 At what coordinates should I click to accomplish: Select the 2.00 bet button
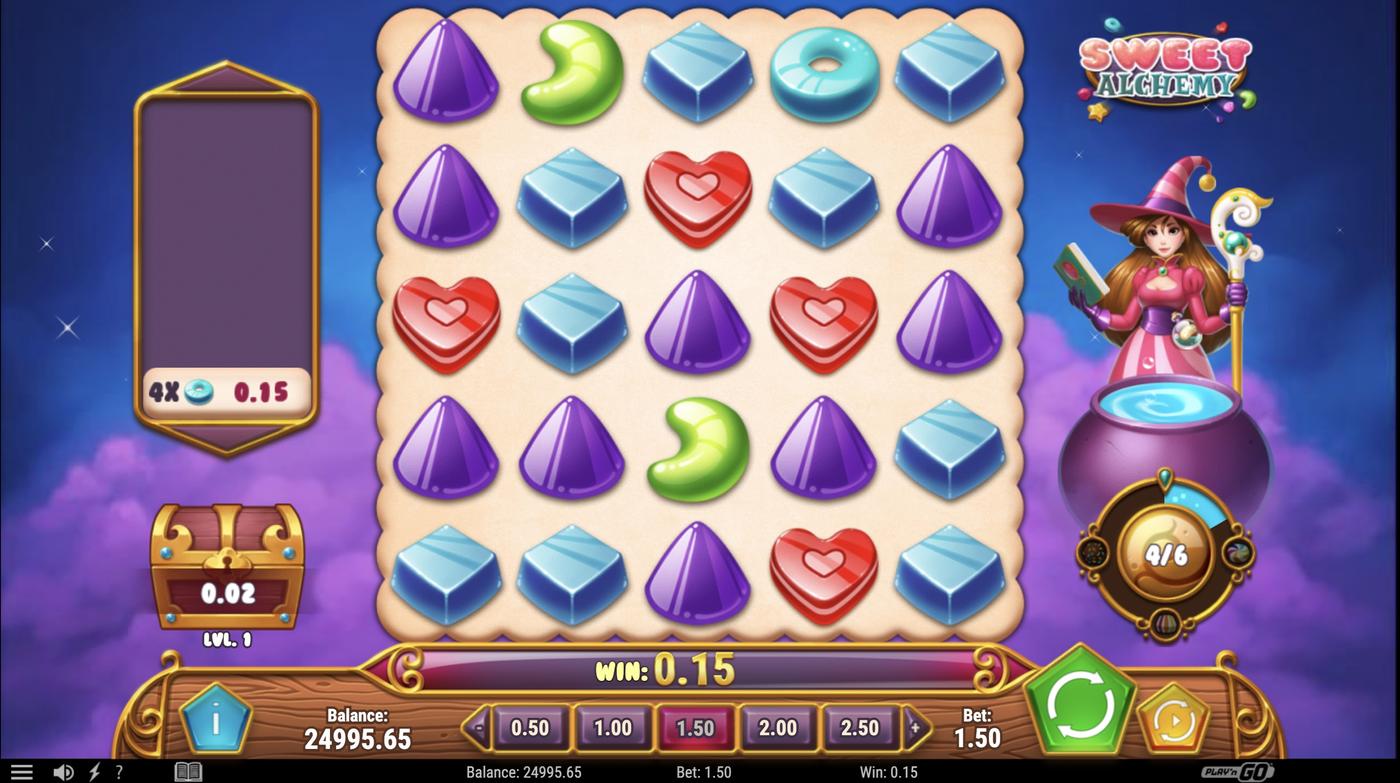tap(777, 728)
